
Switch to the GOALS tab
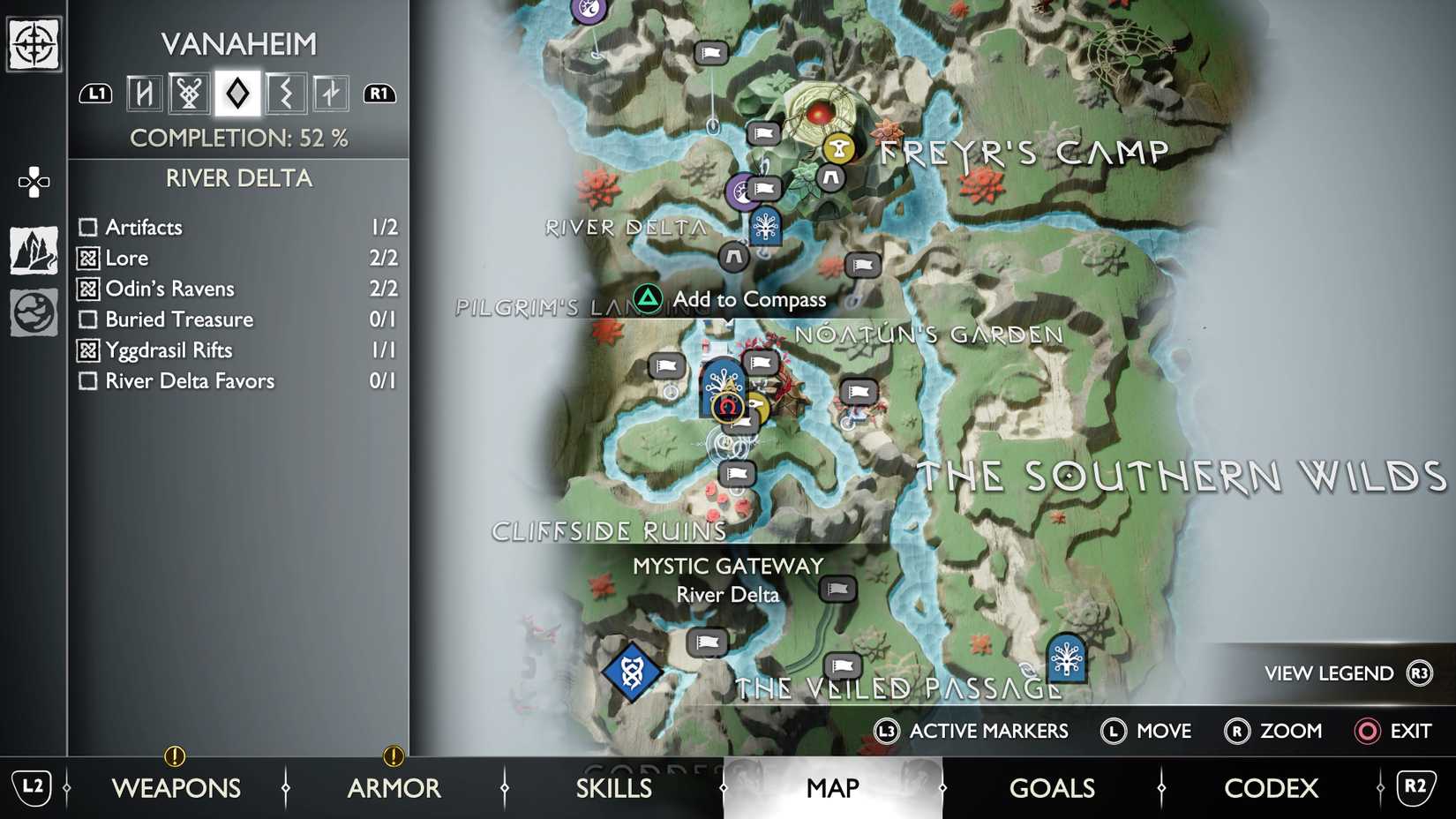tap(1051, 787)
